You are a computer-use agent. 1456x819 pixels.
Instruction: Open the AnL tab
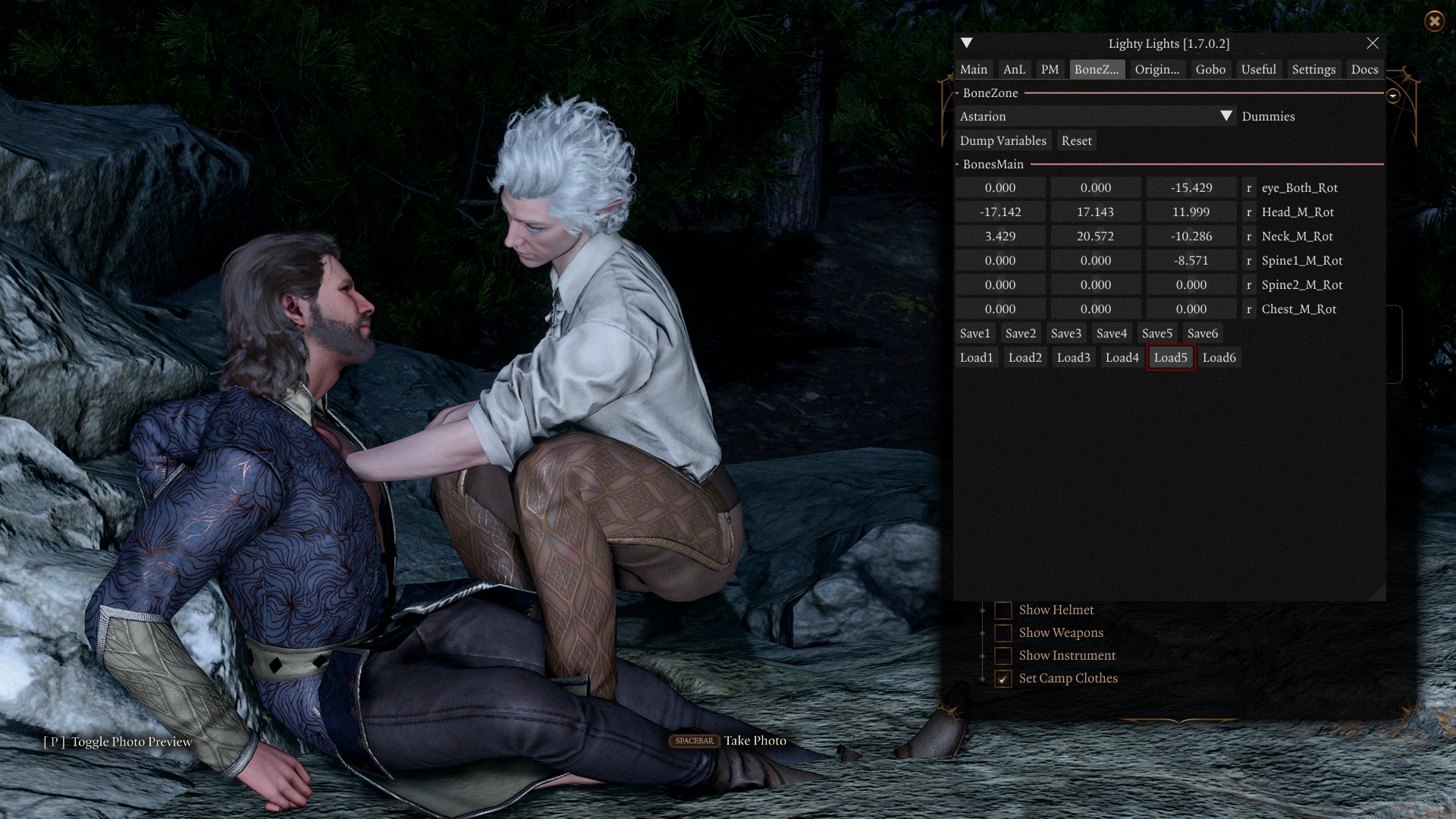click(1014, 70)
